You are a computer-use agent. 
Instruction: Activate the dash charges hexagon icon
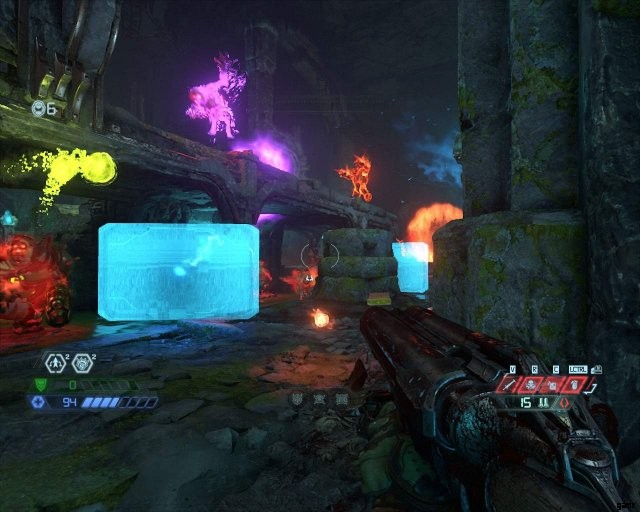point(54,362)
